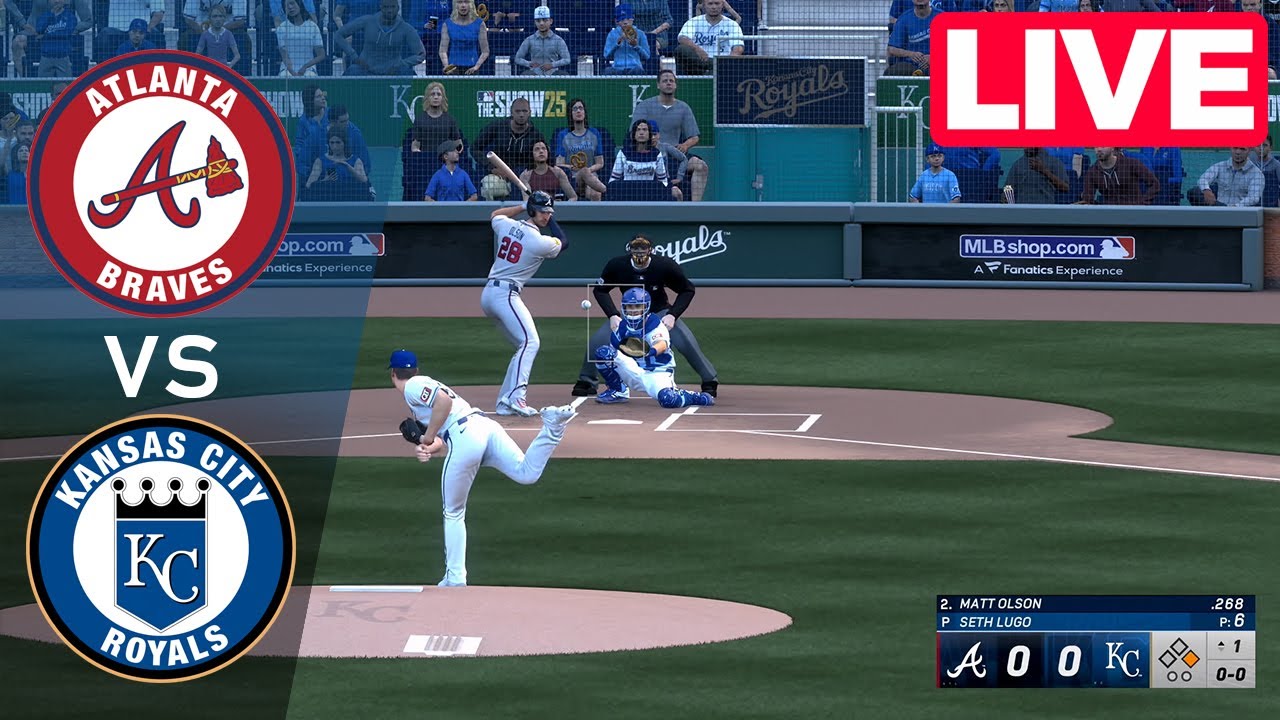The width and height of the screenshot is (1280, 720).
Task: Click the KC icon on the scoreboard
Action: coord(1122,661)
